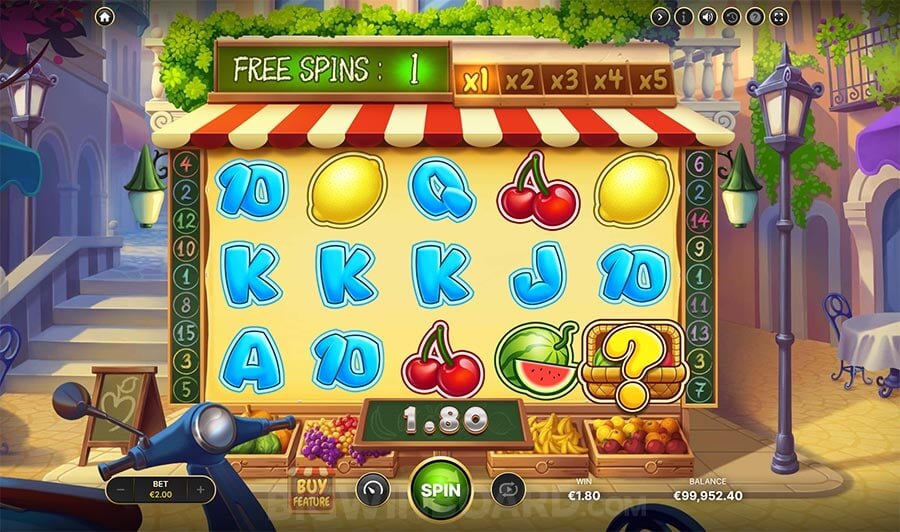The height and width of the screenshot is (532, 900).
Task: Decrease the bet with the minus button
Action: [119, 490]
